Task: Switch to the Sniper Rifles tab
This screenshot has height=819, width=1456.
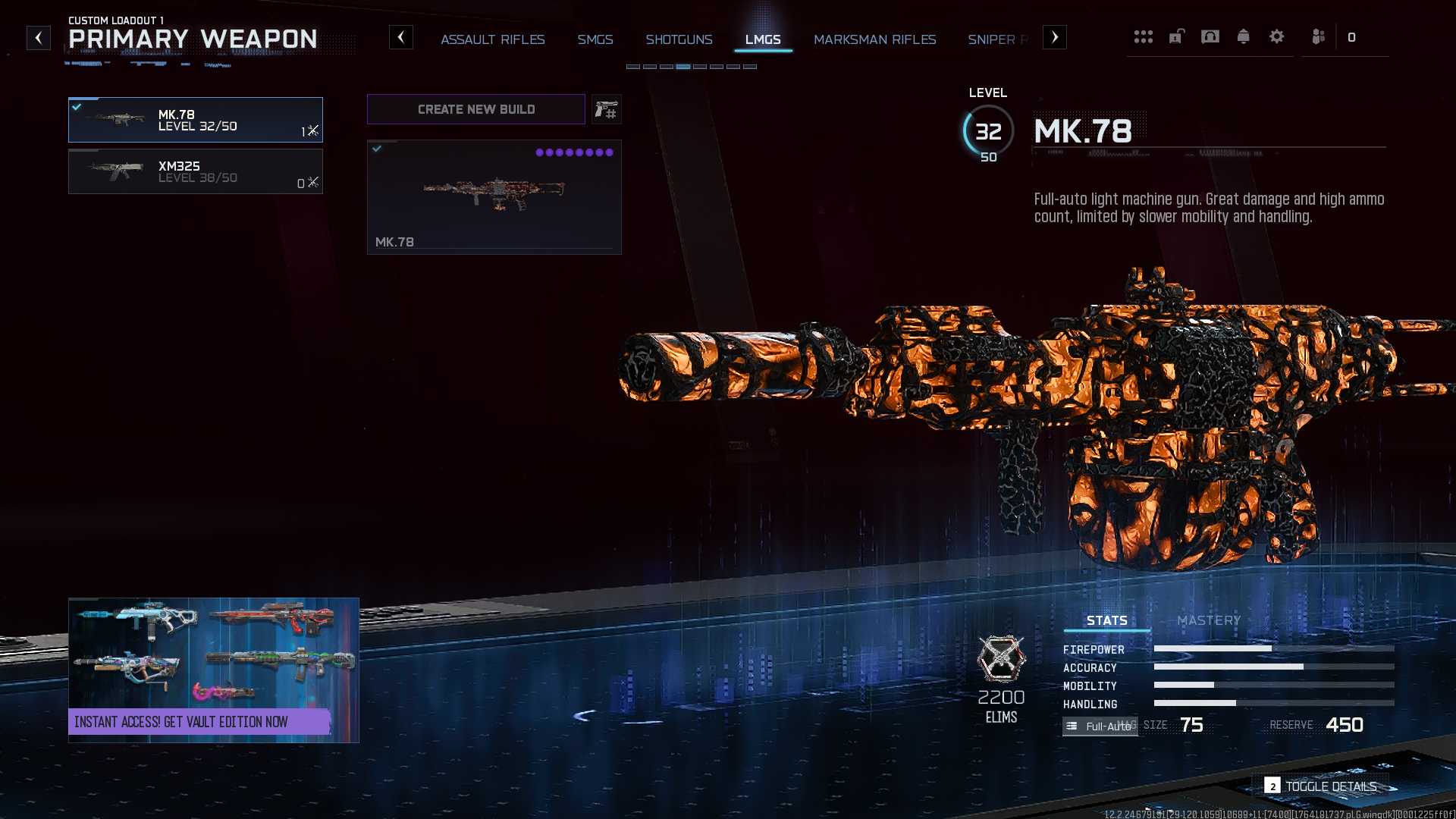Action: click(x=997, y=39)
